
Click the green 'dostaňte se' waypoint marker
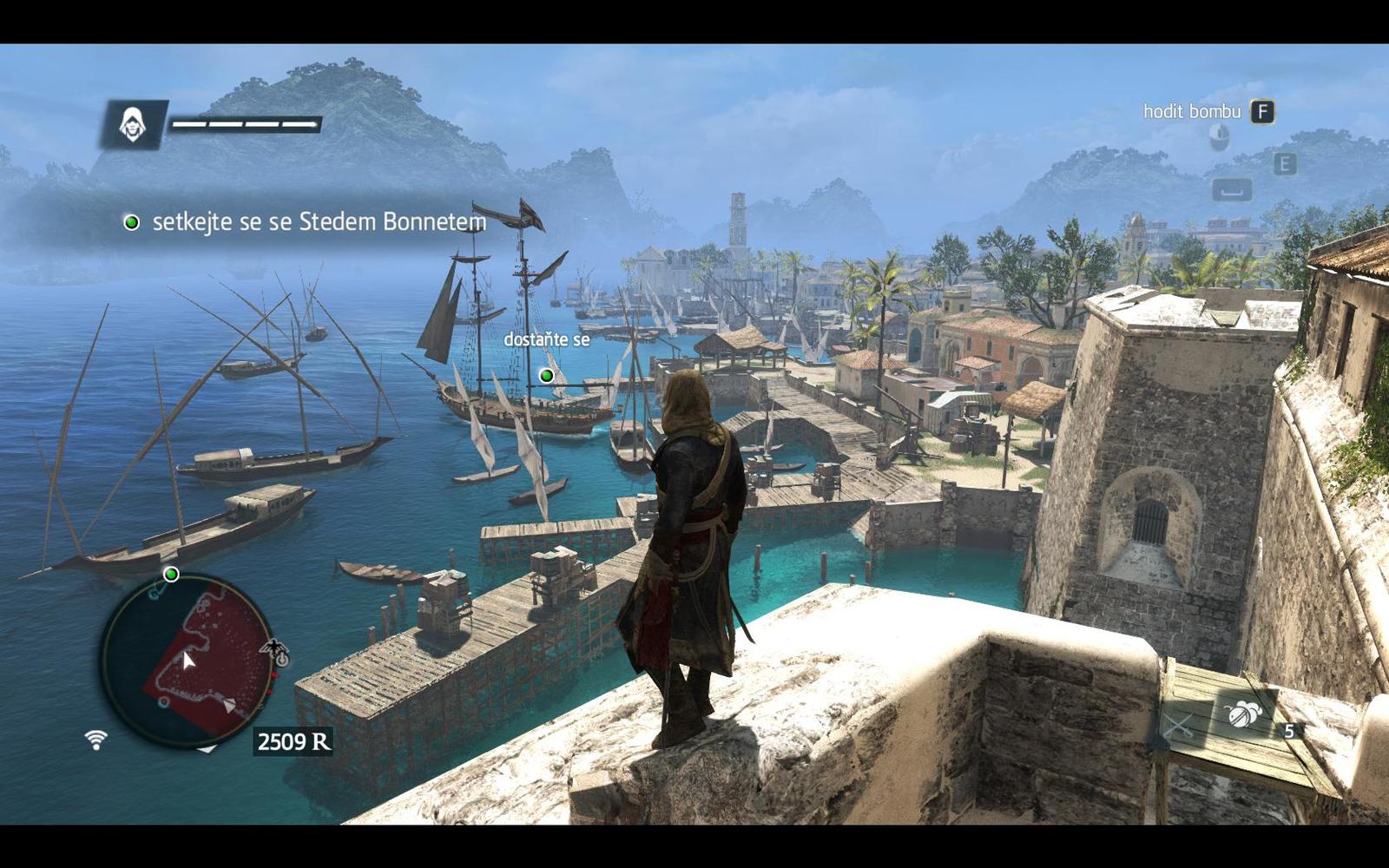click(x=546, y=375)
